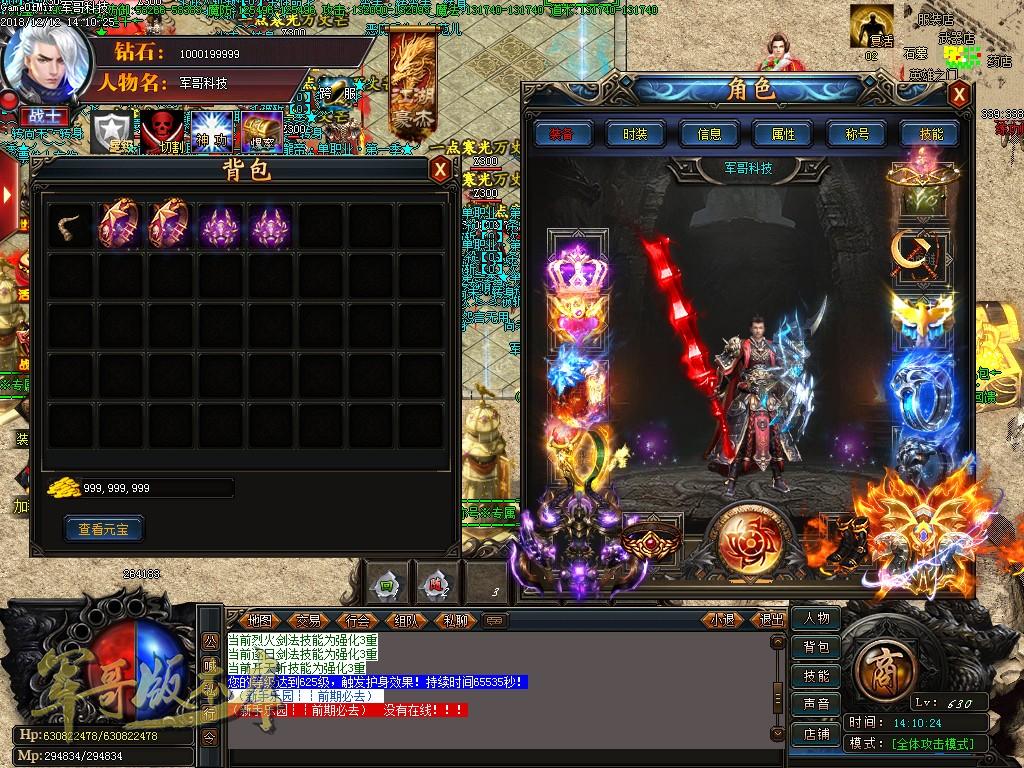Switch to the 技能 tab in character panel
1024x768 pixels.
click(930, 134)
